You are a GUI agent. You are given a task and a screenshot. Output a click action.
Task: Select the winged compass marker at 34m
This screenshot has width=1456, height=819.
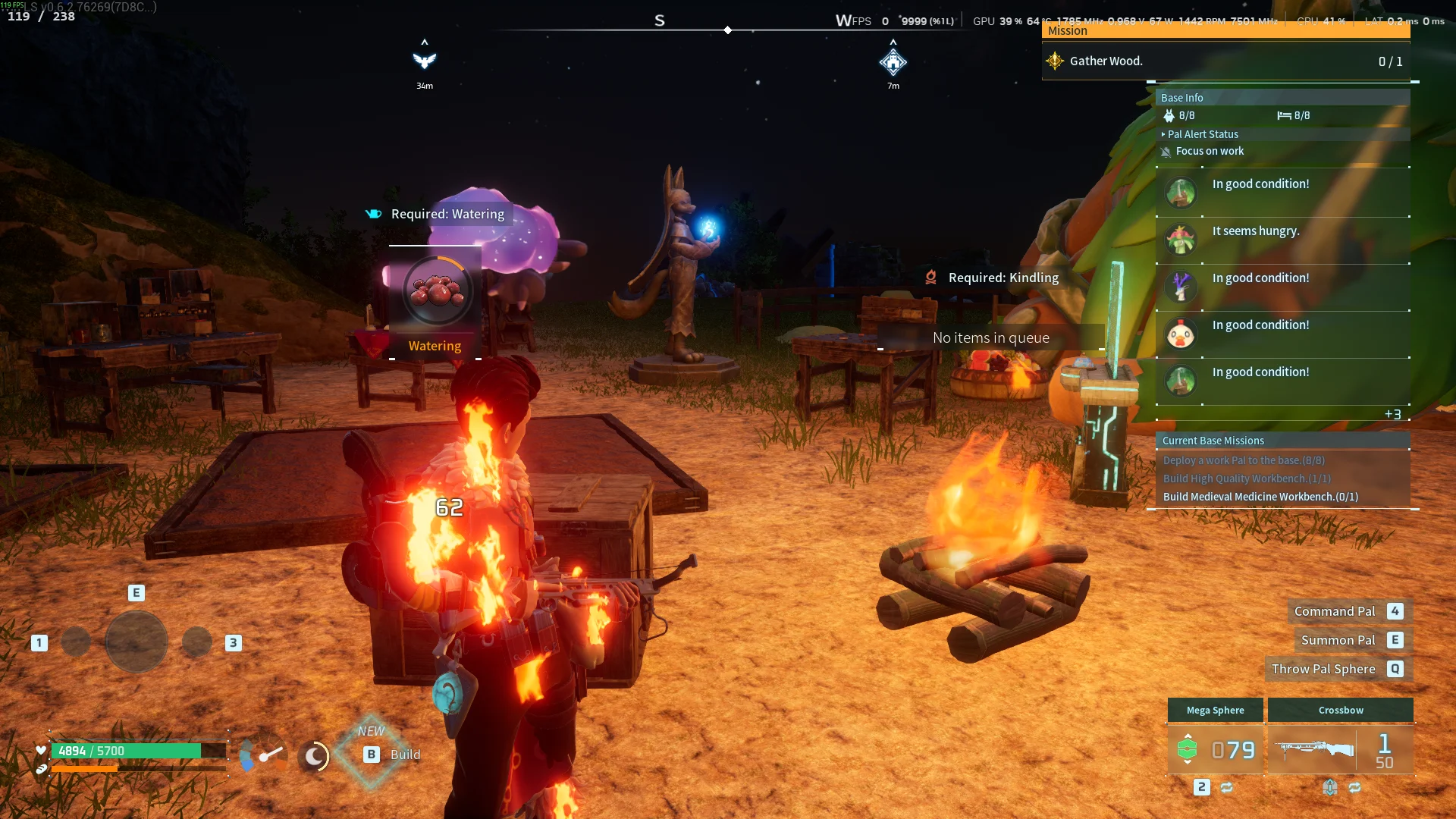pos(425,61)
